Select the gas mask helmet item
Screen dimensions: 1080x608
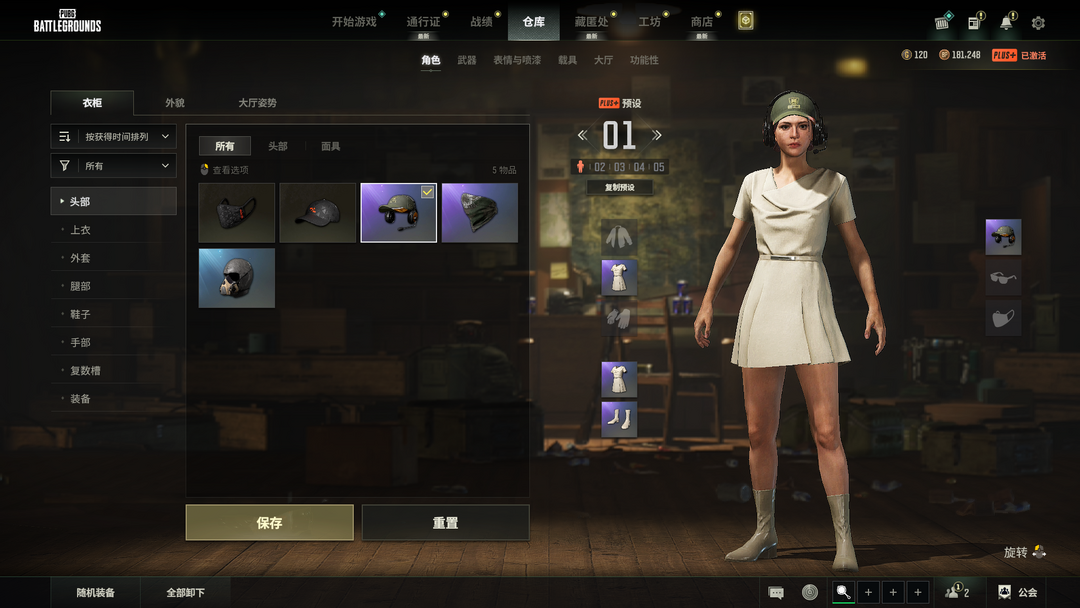(x=236, y=278)
